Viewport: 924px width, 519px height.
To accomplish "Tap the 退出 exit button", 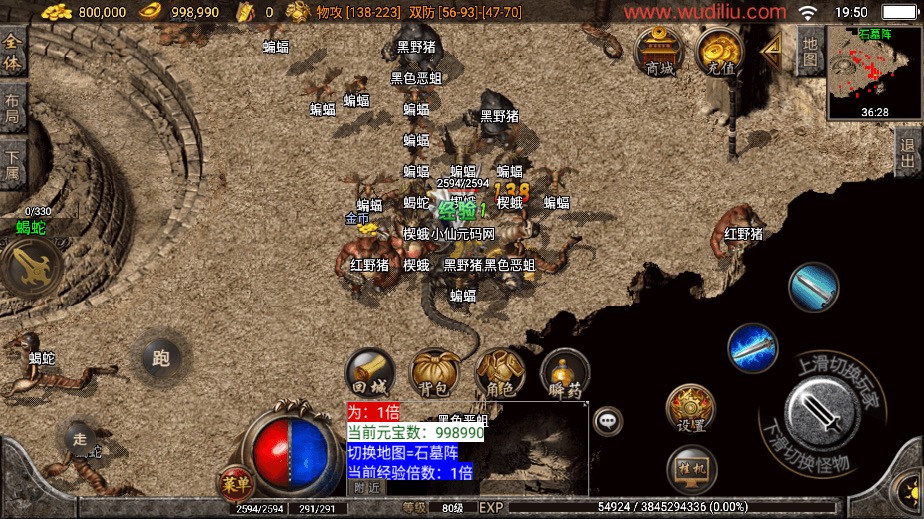I will pyautogui.click(x=908, y=153).
